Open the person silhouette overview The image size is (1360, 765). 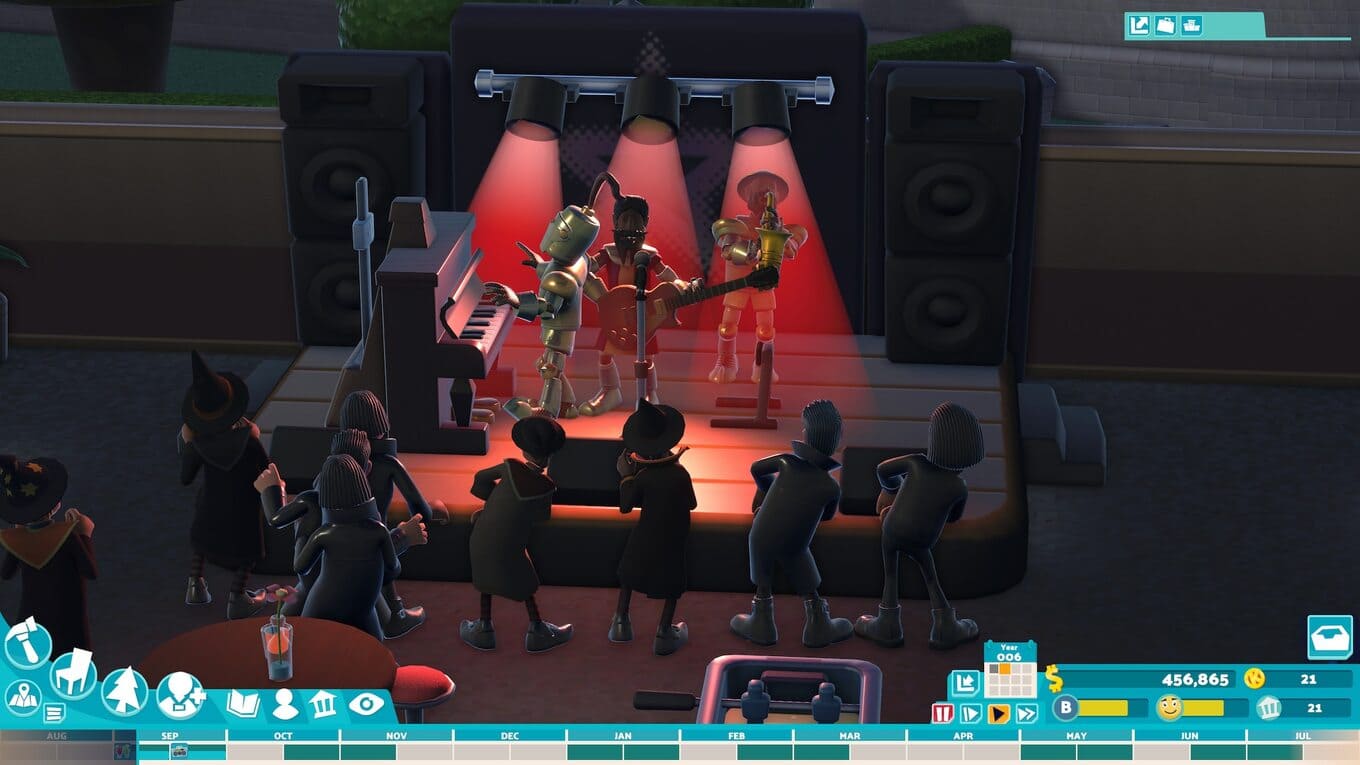click(x=285, y=704)
